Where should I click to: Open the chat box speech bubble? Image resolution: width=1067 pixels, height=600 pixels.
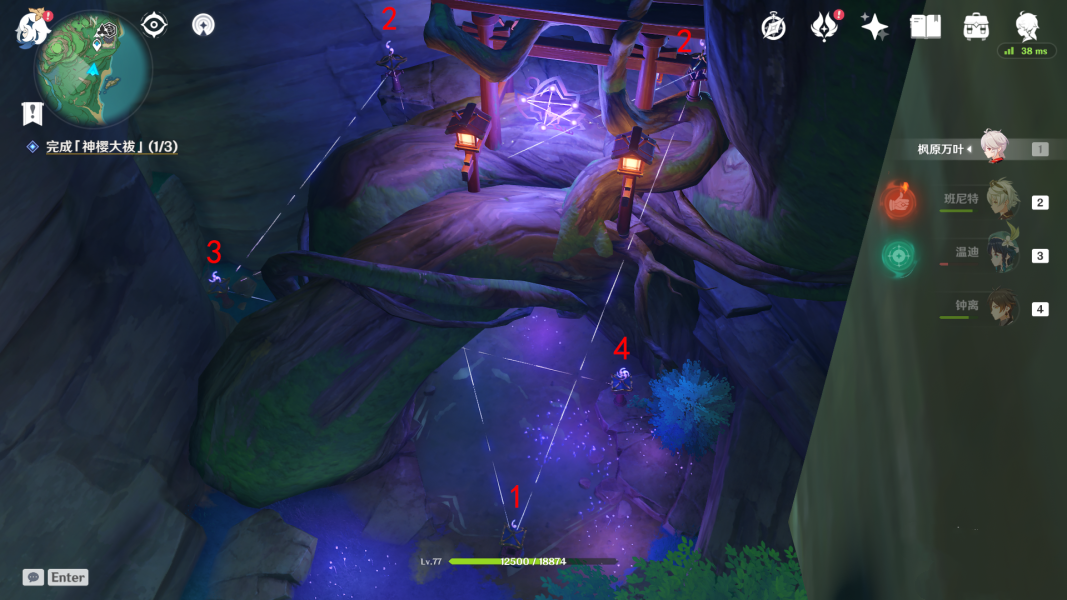pyautogui.click(x=34, y=577)
